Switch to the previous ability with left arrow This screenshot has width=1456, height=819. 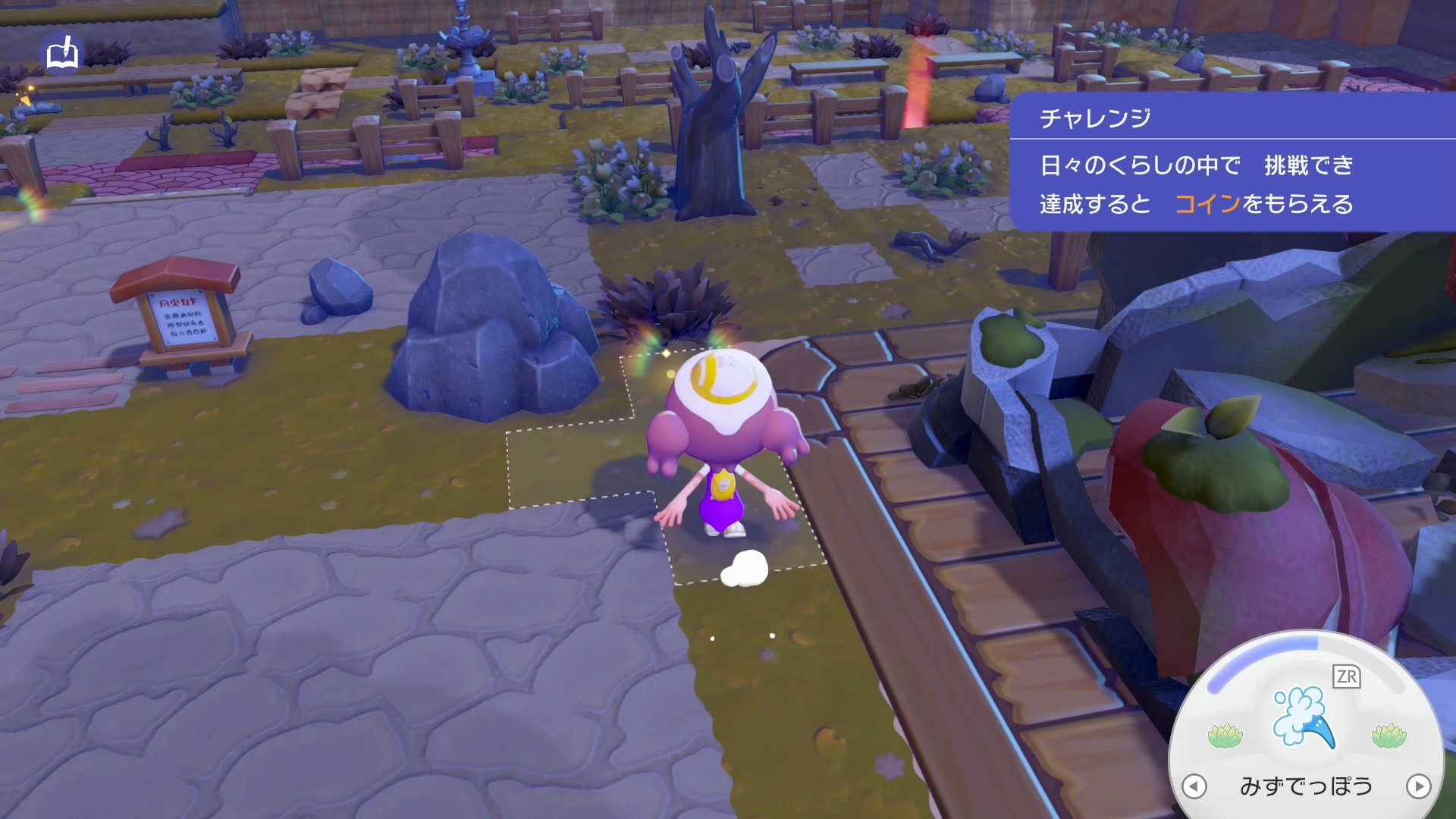coord(1194,786)
